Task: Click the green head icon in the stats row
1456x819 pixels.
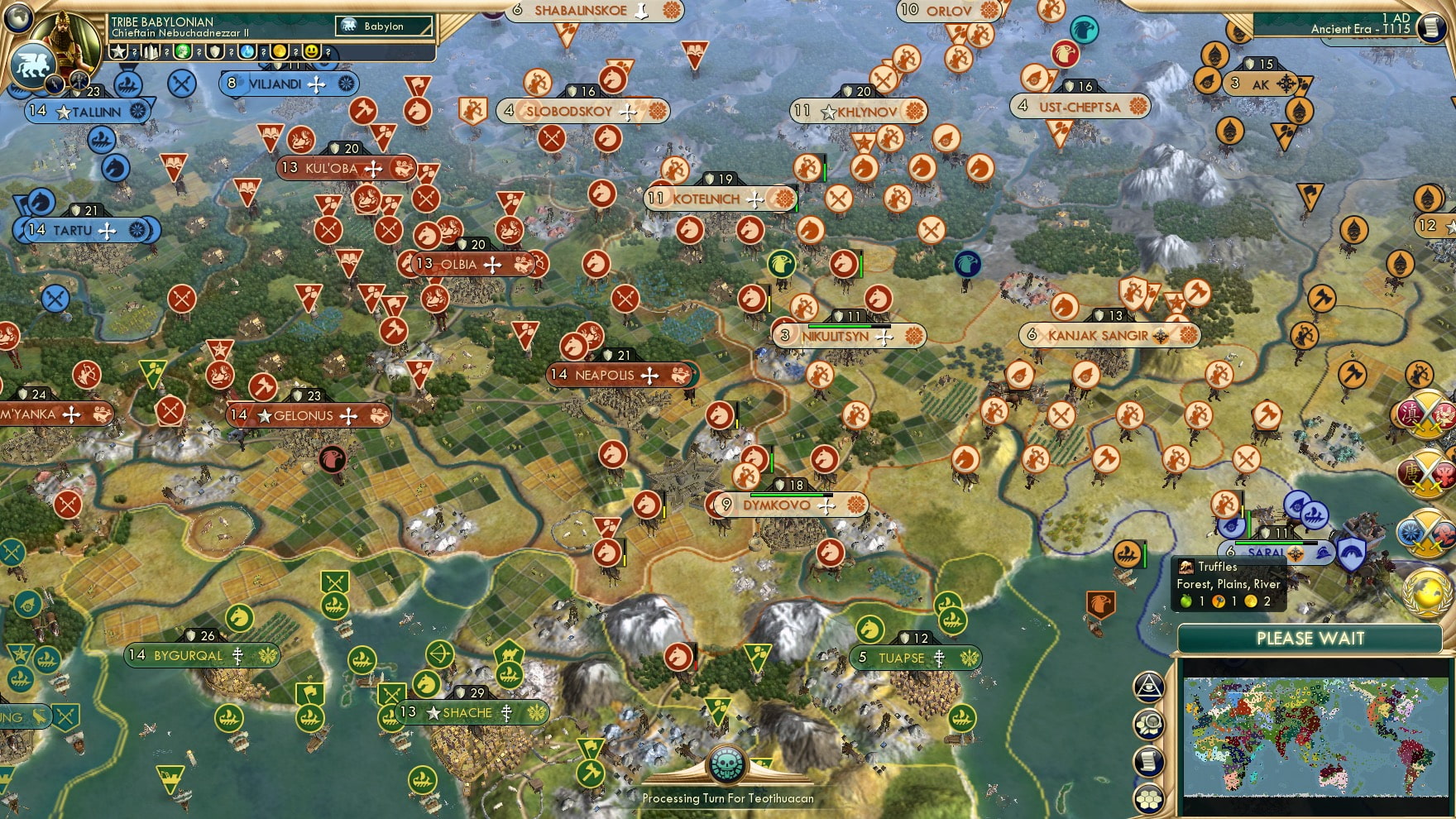Action: coord(184,52)
